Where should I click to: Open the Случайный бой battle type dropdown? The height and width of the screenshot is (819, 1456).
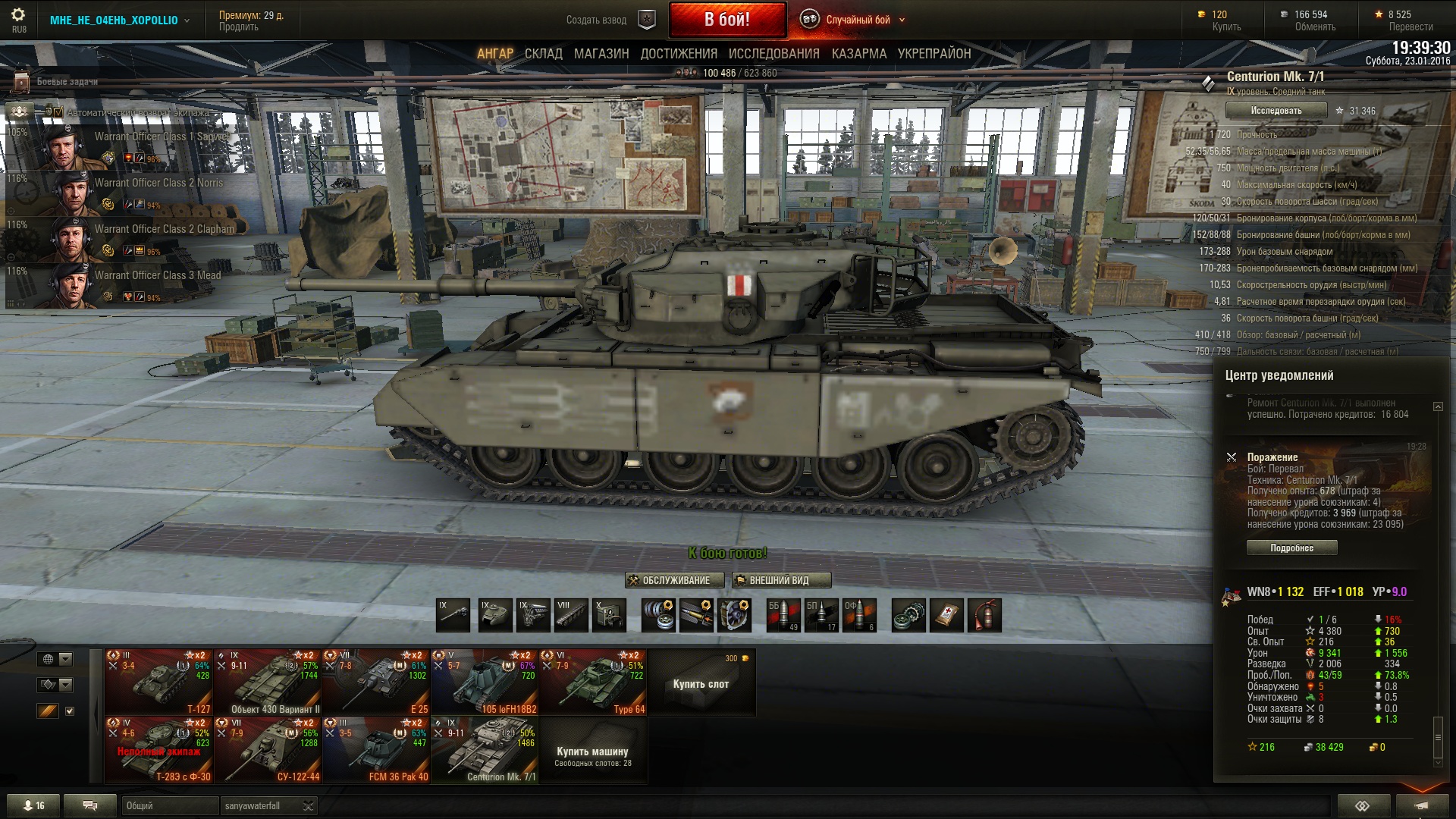point(857,20)
